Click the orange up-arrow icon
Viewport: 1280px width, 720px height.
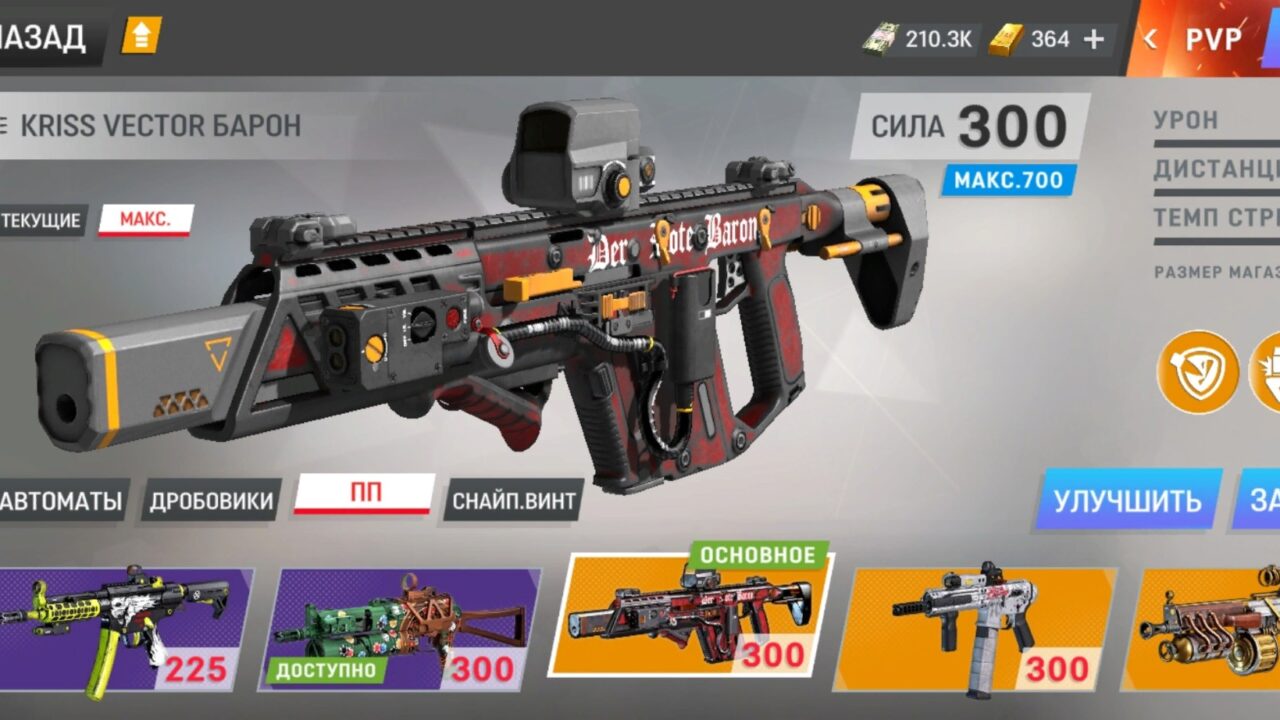point(141,38)
